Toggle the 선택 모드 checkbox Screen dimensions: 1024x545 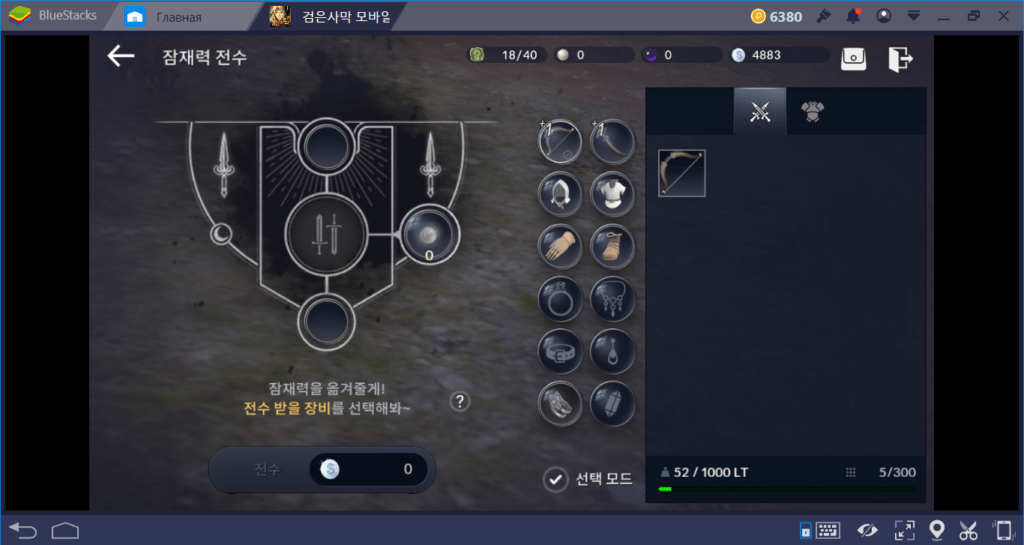(x=555, y=479)
